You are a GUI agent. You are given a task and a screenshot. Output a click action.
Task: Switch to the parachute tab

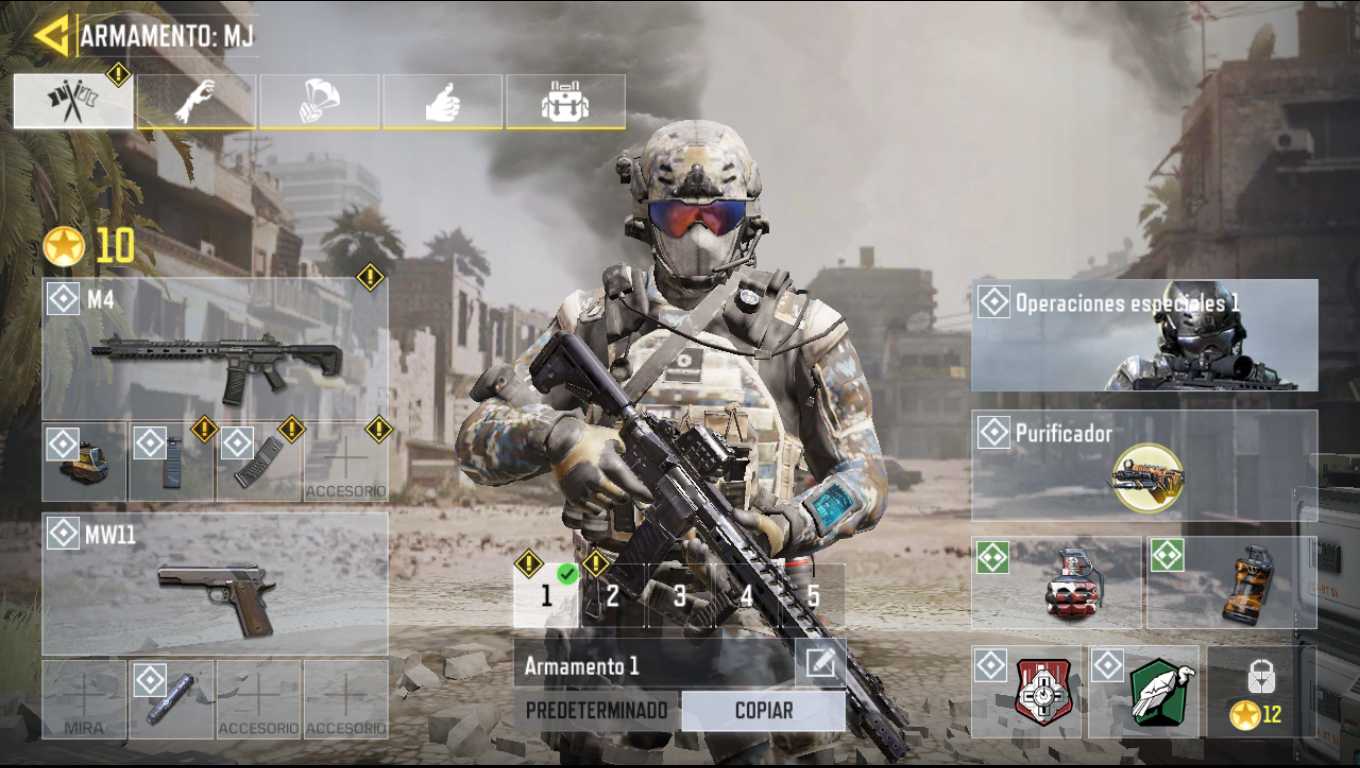[x=319, y=102]
